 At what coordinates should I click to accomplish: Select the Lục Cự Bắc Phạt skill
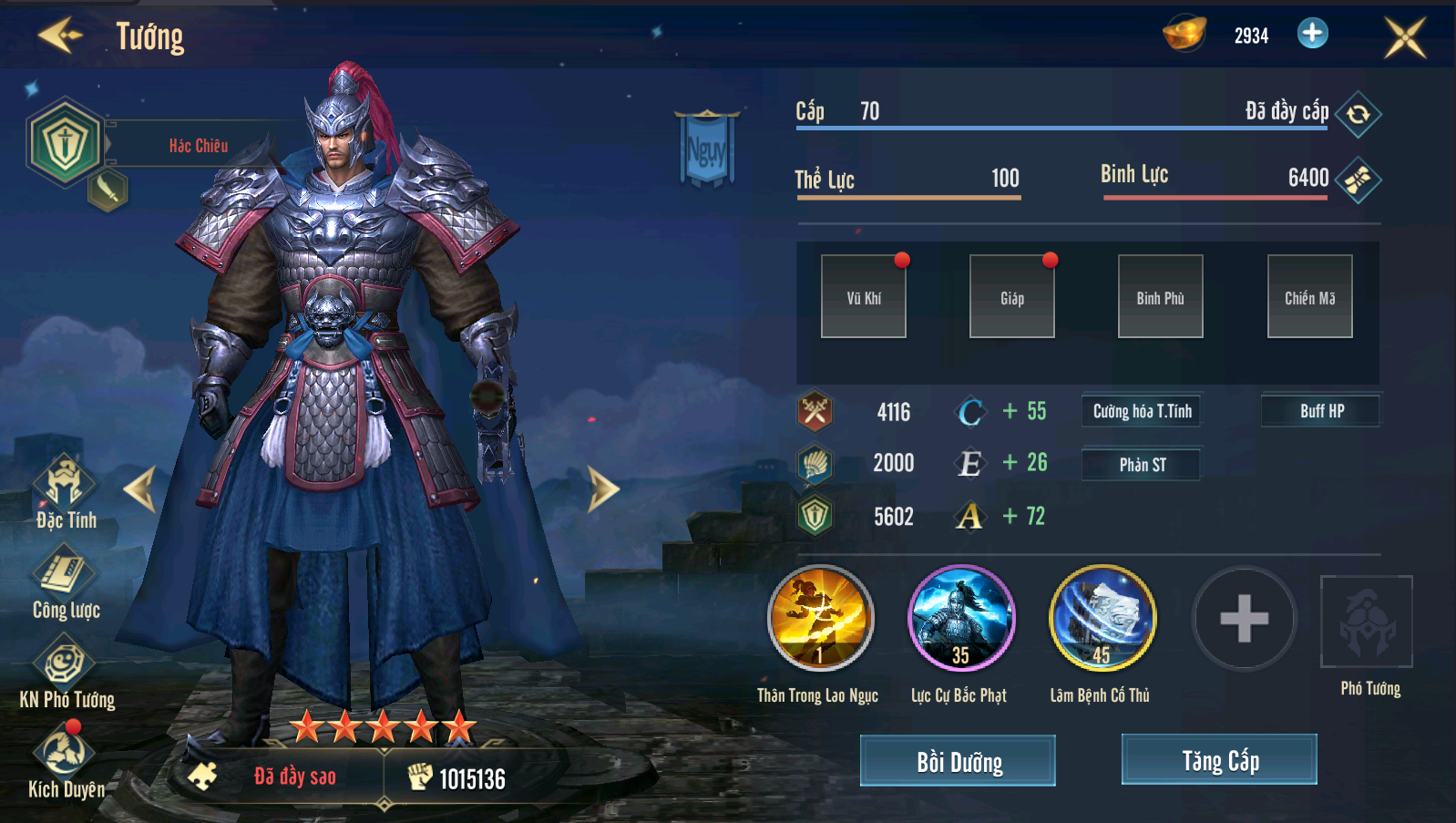960,619
